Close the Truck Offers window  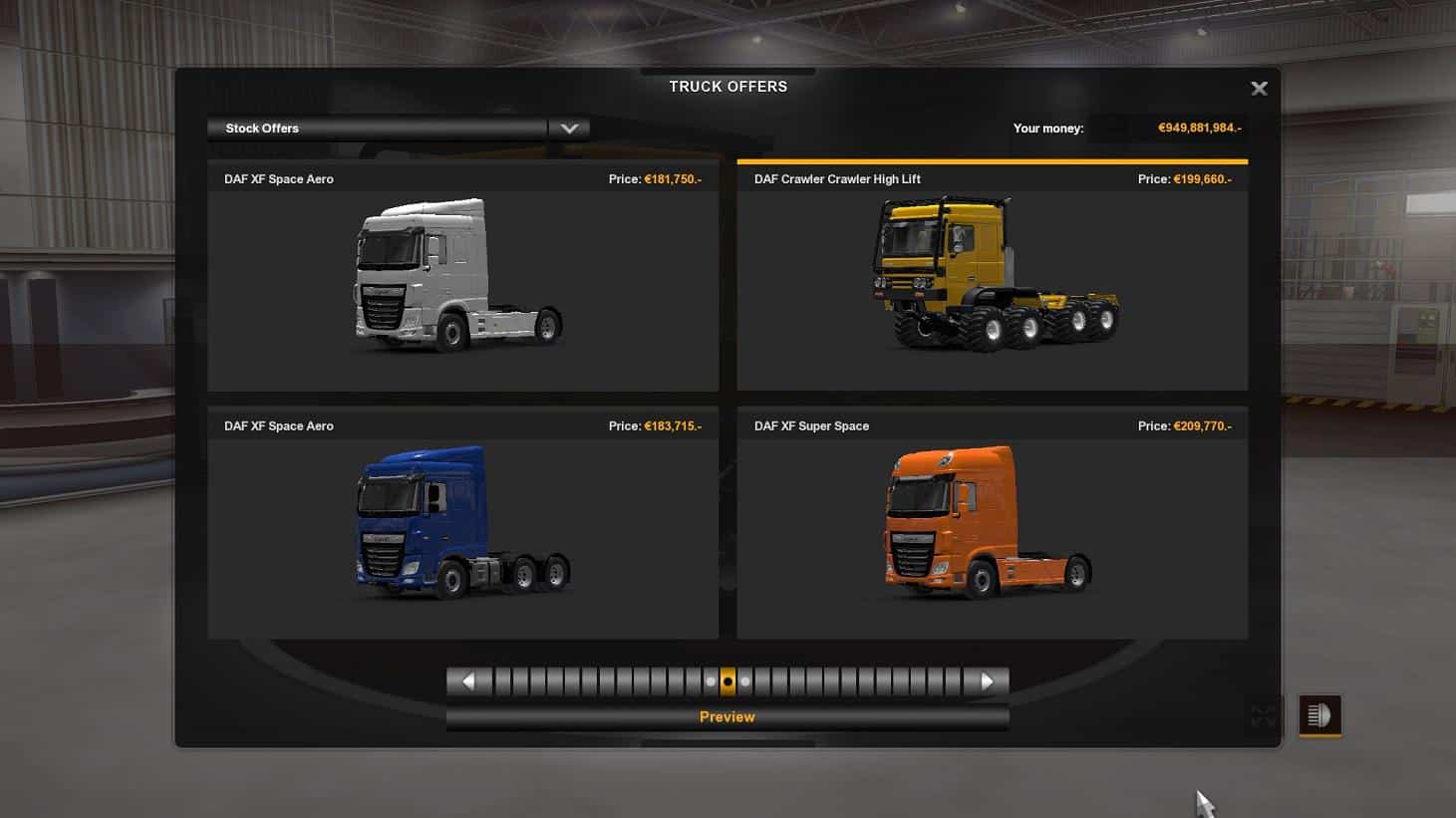pos(1259,89)
